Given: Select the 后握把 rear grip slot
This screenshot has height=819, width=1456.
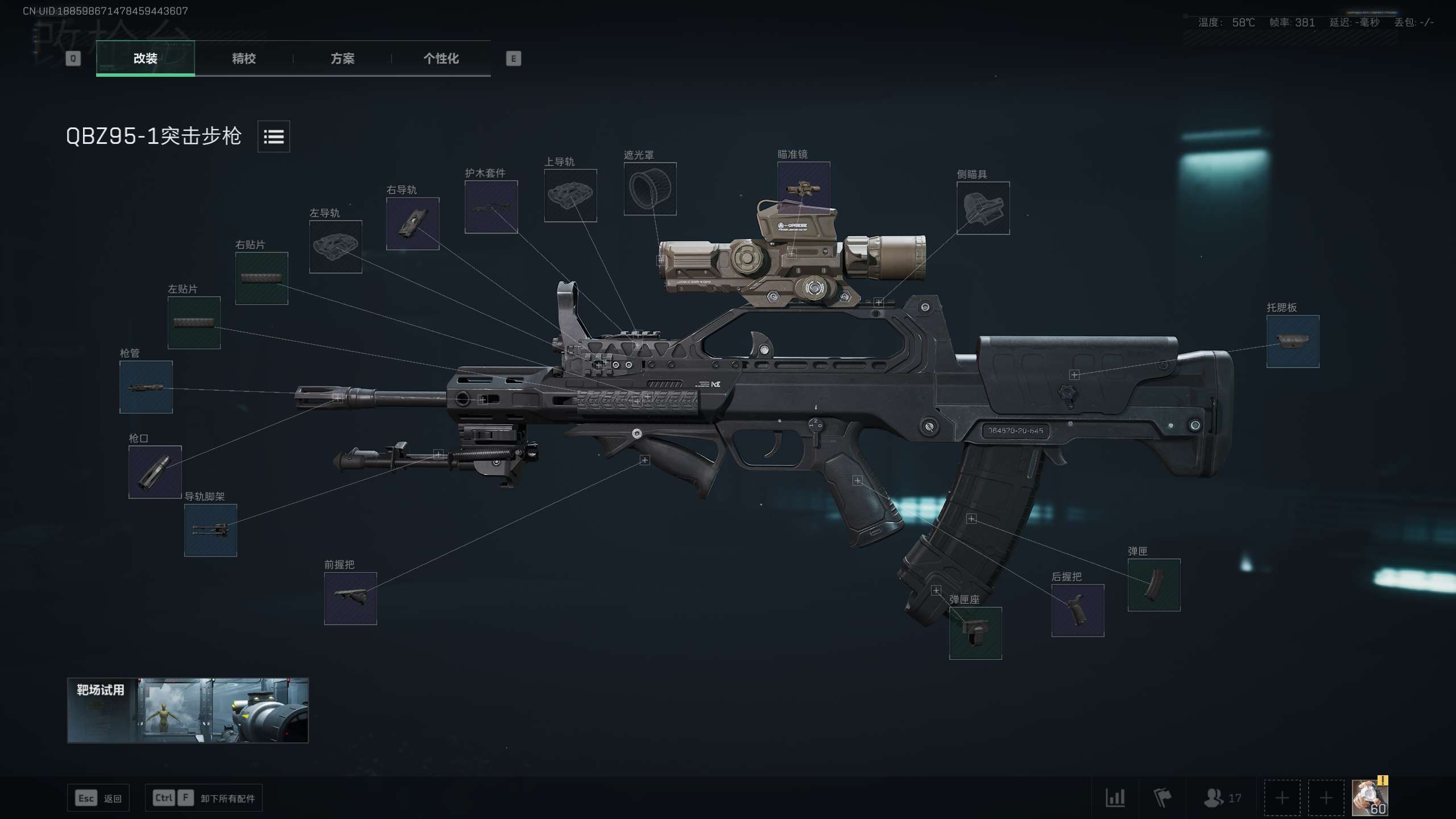Looking at the screenshot, I should point(1077,610).
